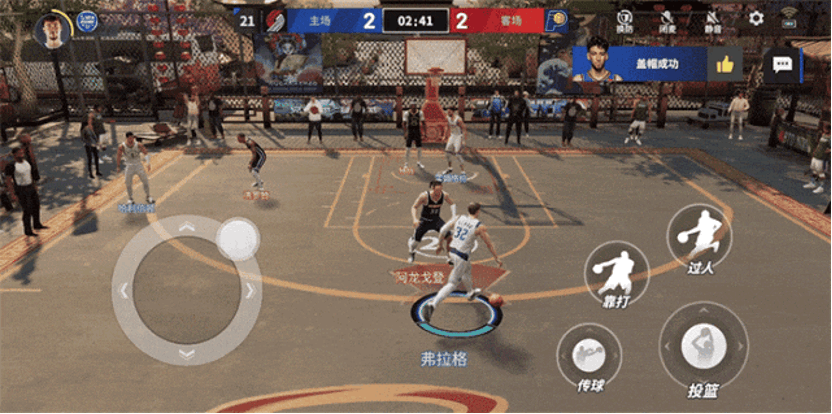Select the player portrait avatar
This screenshot has width=832, height=414.
[x=50, y=30]
